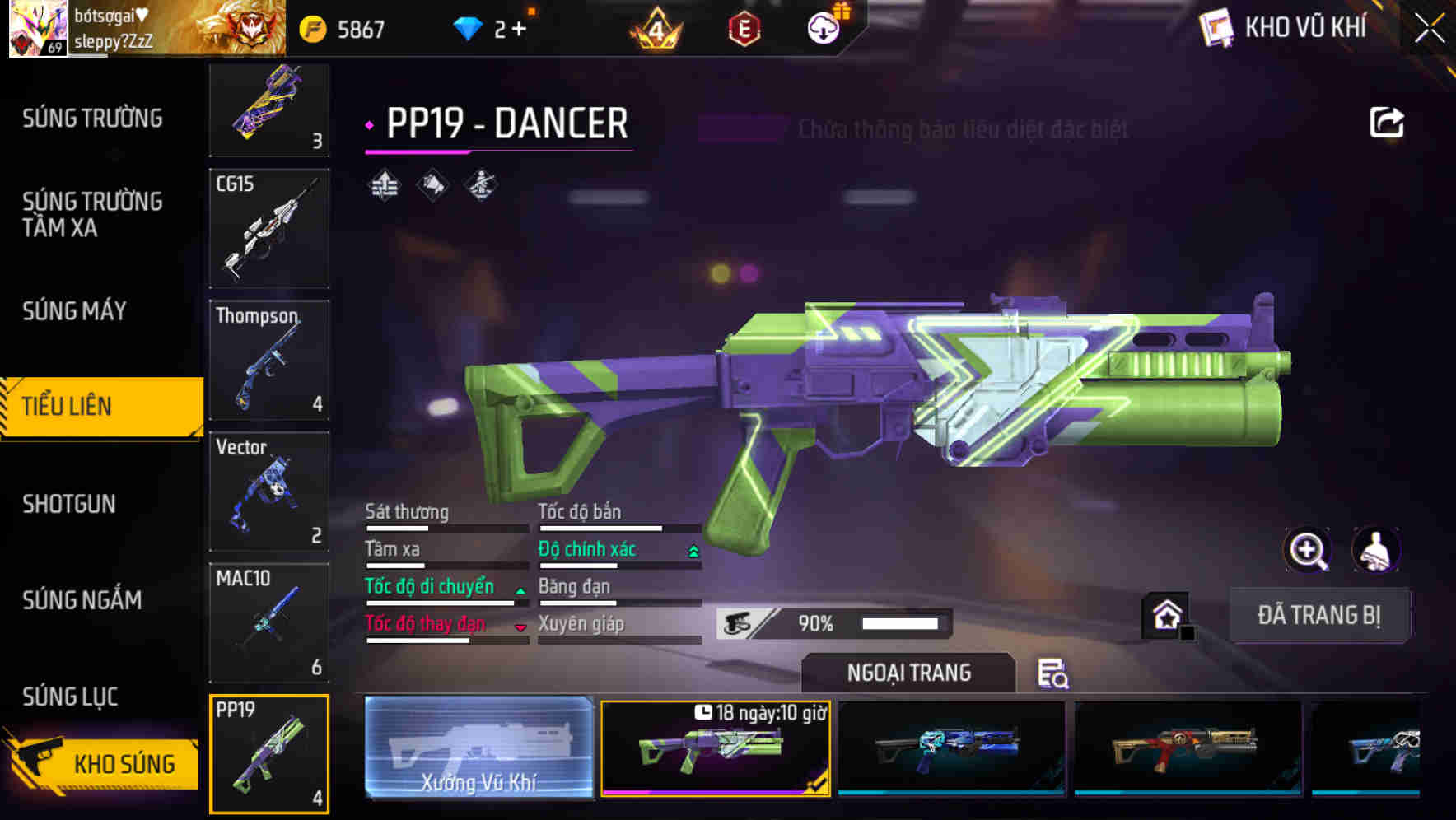The width and height of the screenshot is (1456, 820).
Task: Open the share icon at top right
Action: pos(1388,122)
